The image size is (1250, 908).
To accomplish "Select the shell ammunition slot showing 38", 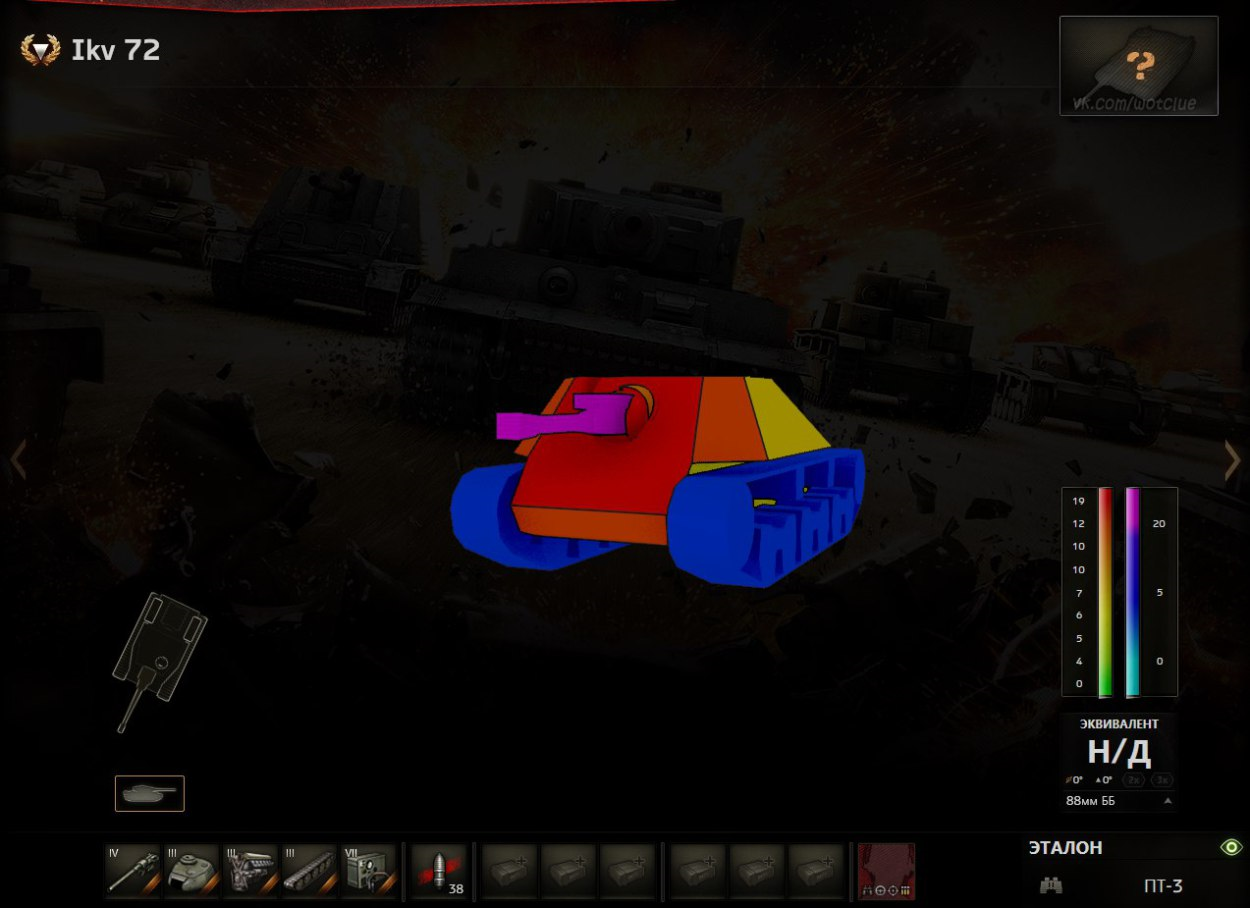I will click(440, 871).
